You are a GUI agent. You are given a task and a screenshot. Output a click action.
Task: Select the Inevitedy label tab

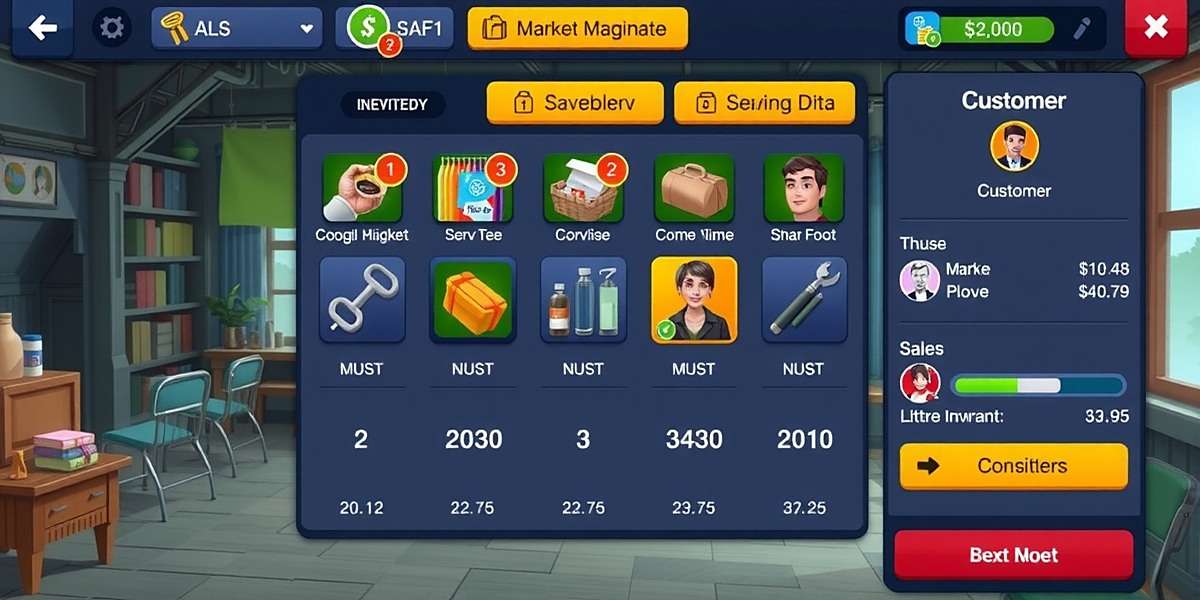(x=392, y=104)
